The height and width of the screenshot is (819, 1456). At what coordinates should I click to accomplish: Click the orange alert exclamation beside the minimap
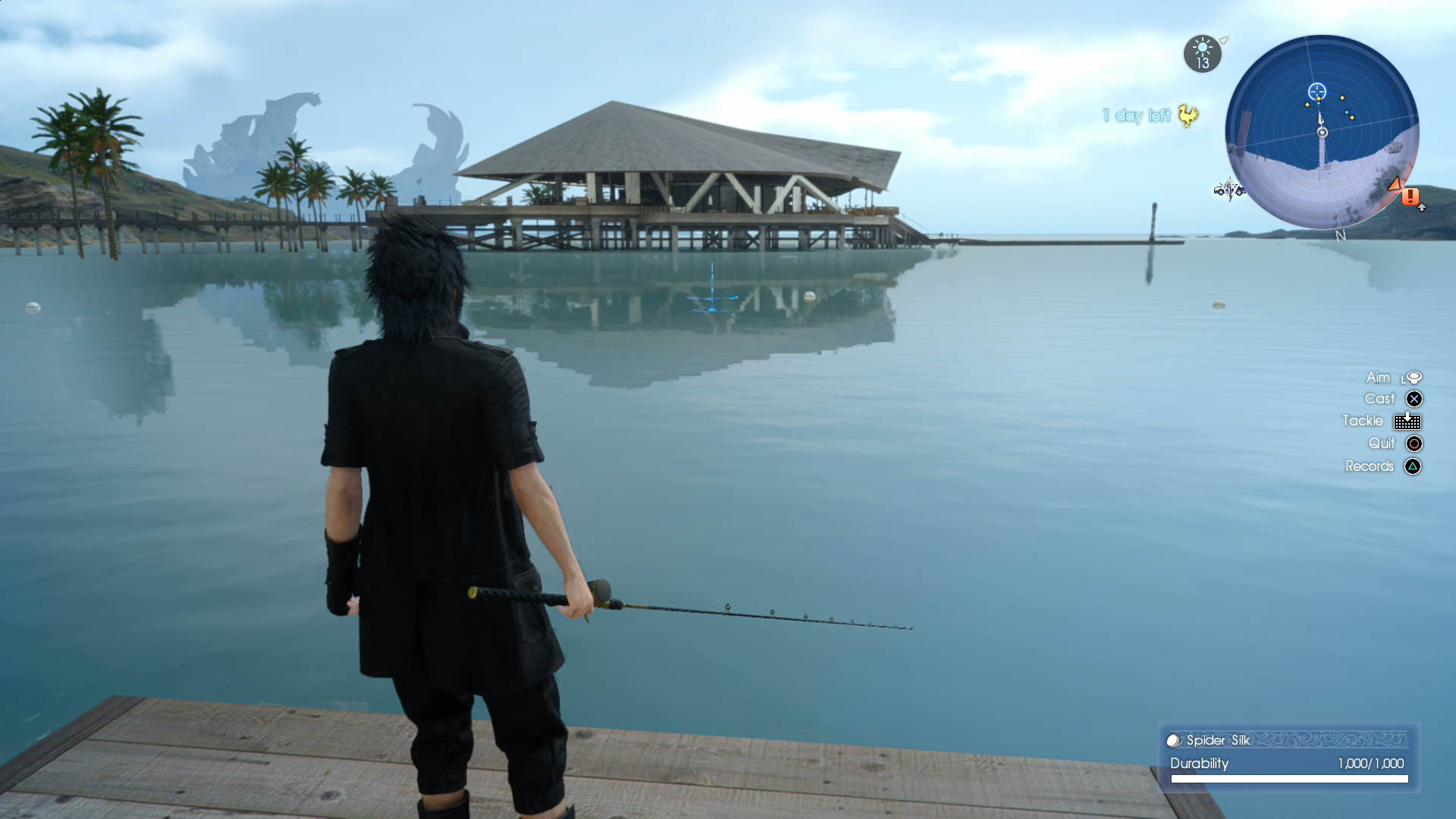(x=1410, y=197)
